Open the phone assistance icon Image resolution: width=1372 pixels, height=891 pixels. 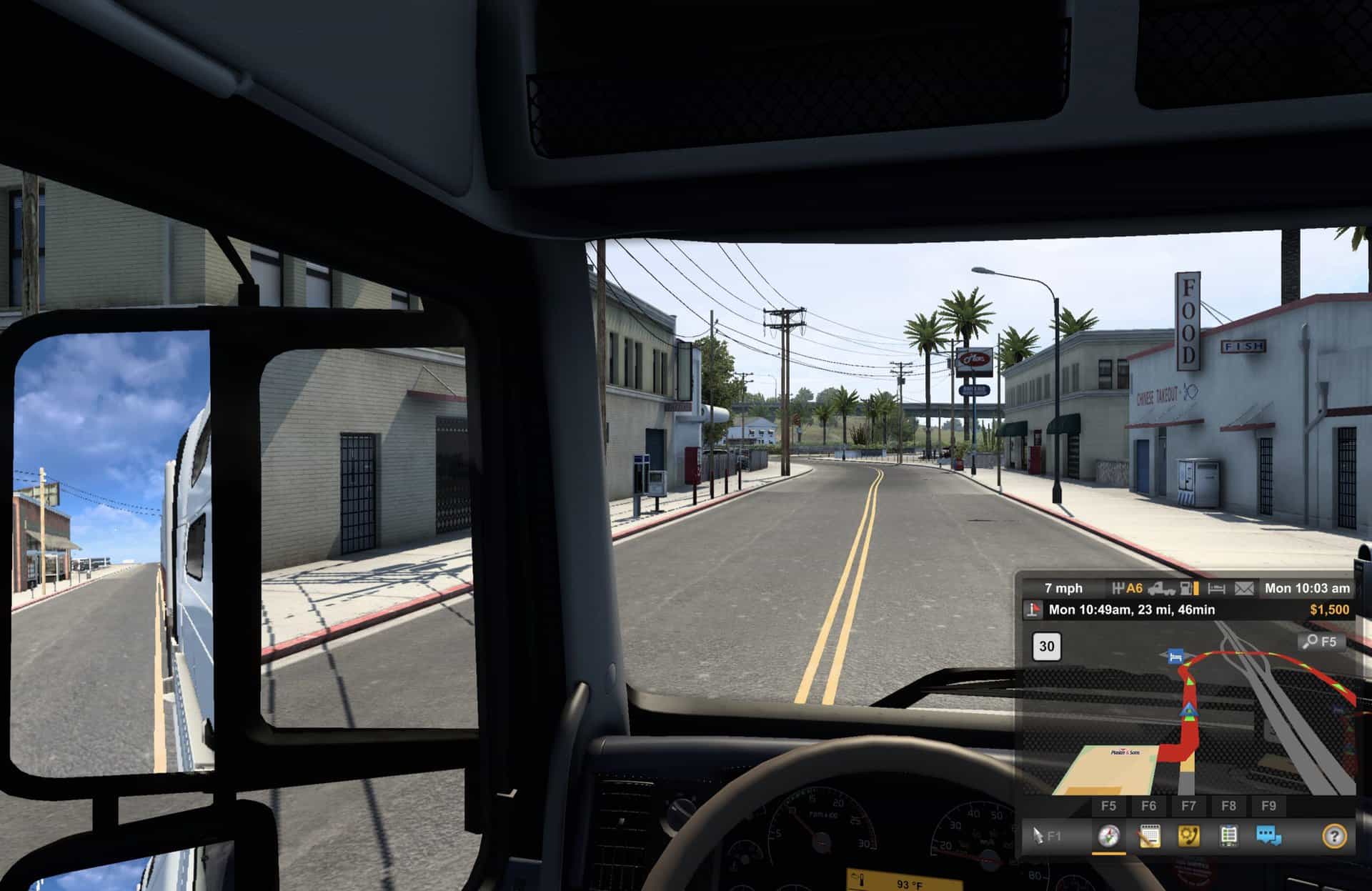click(x=1189, y=835)
